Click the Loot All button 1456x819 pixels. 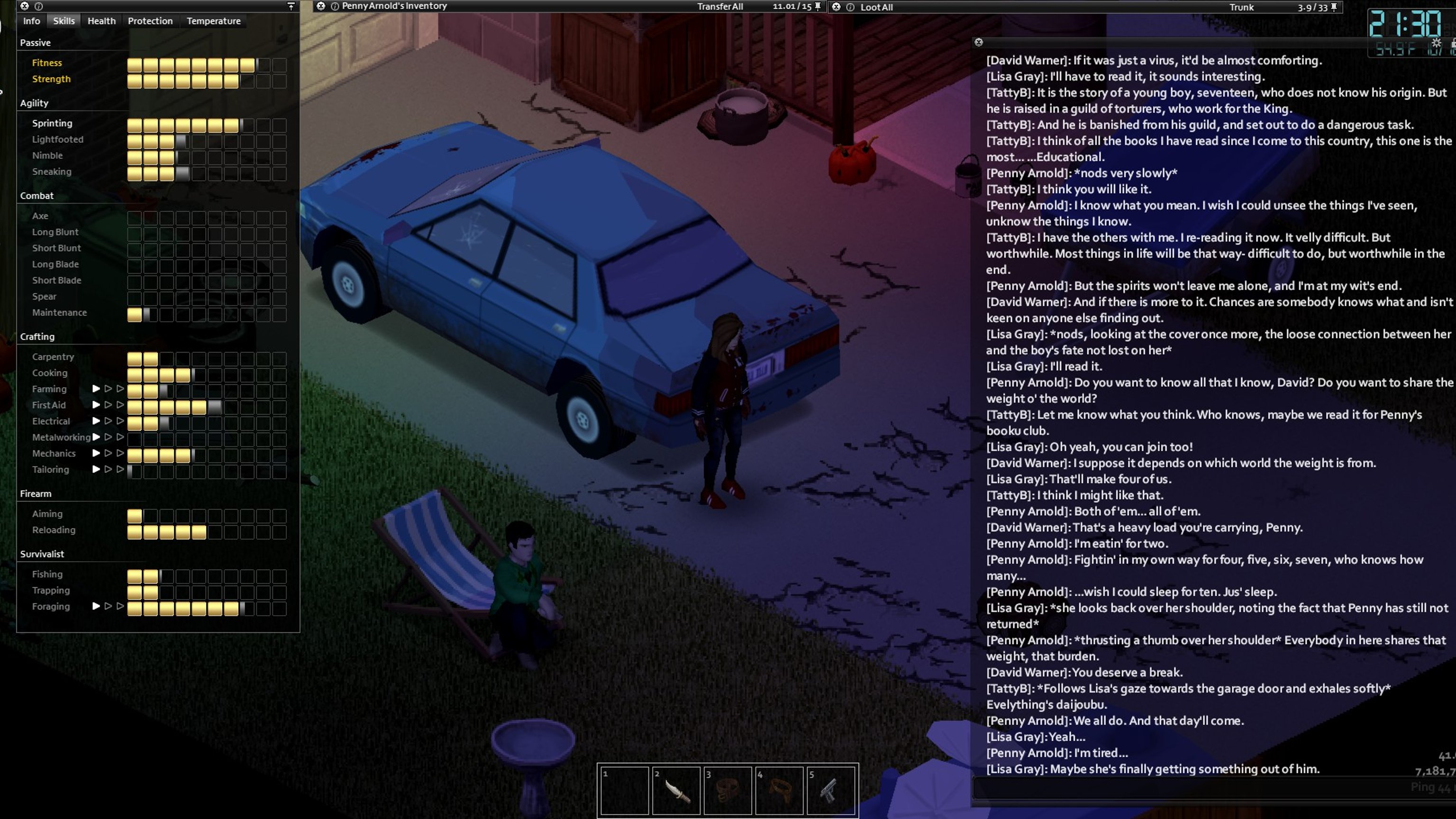click(x=876, y=8)
